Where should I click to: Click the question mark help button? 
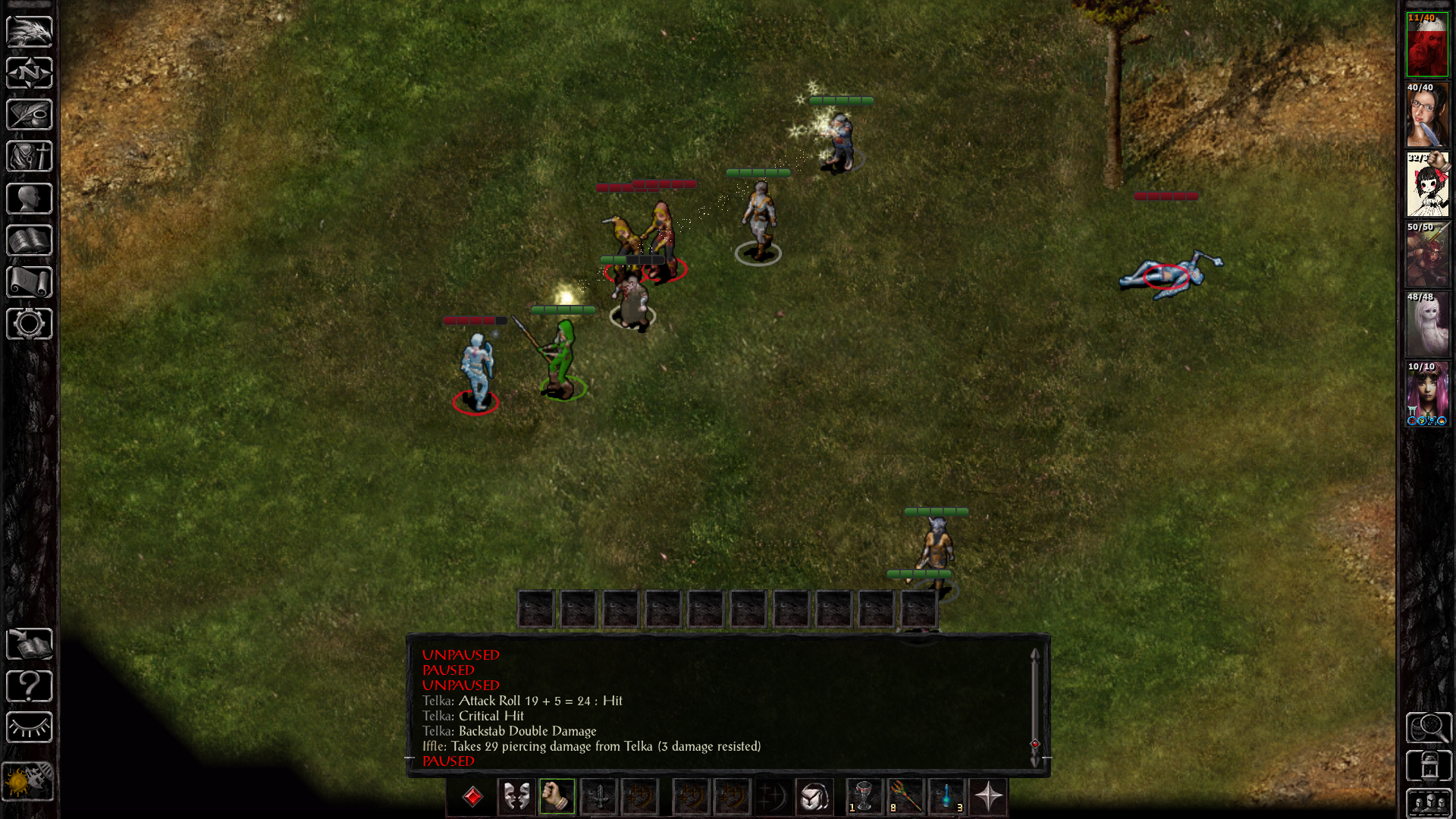pos(29,686)
